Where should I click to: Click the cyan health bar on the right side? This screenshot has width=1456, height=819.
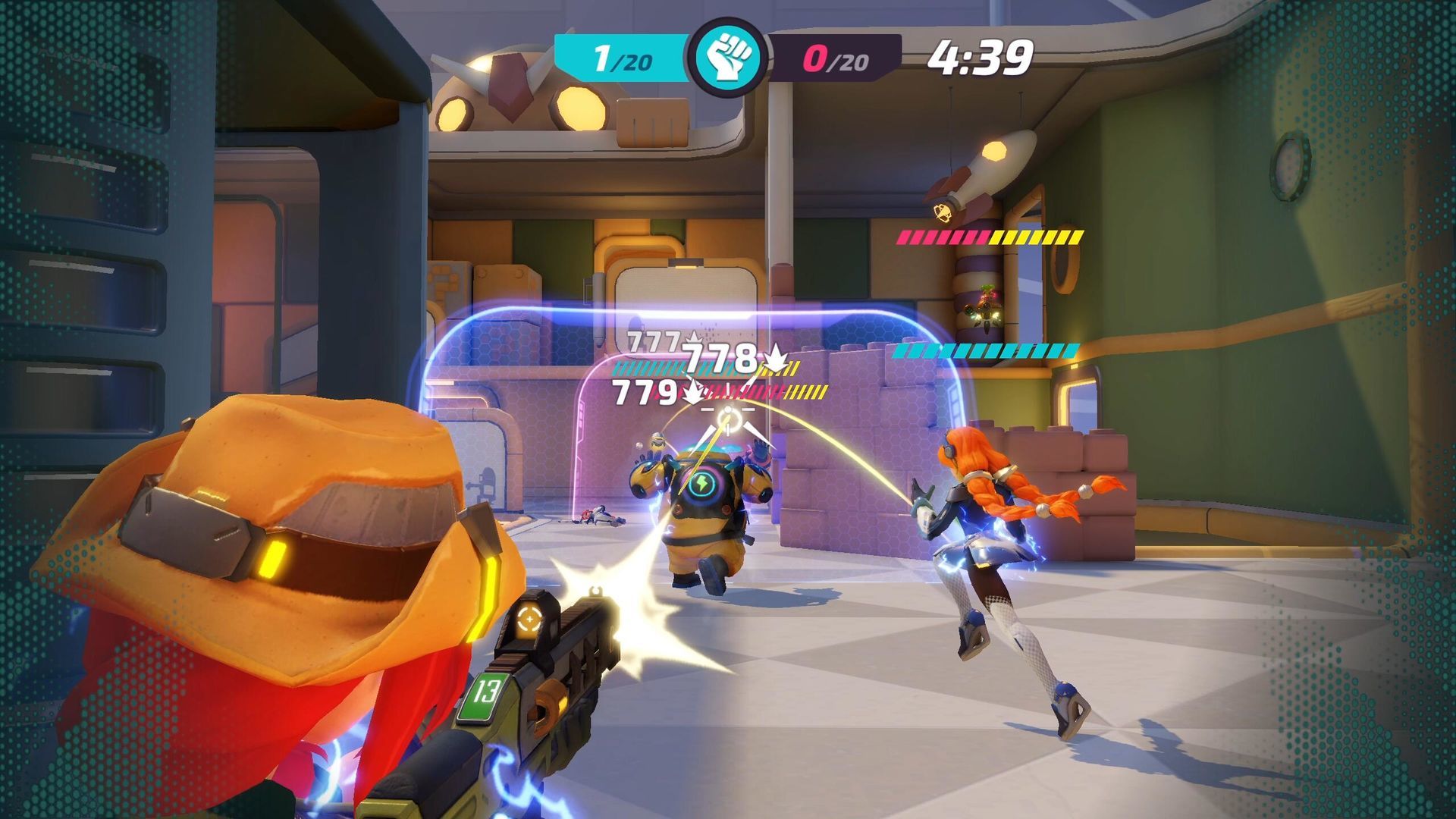[986, 350]
